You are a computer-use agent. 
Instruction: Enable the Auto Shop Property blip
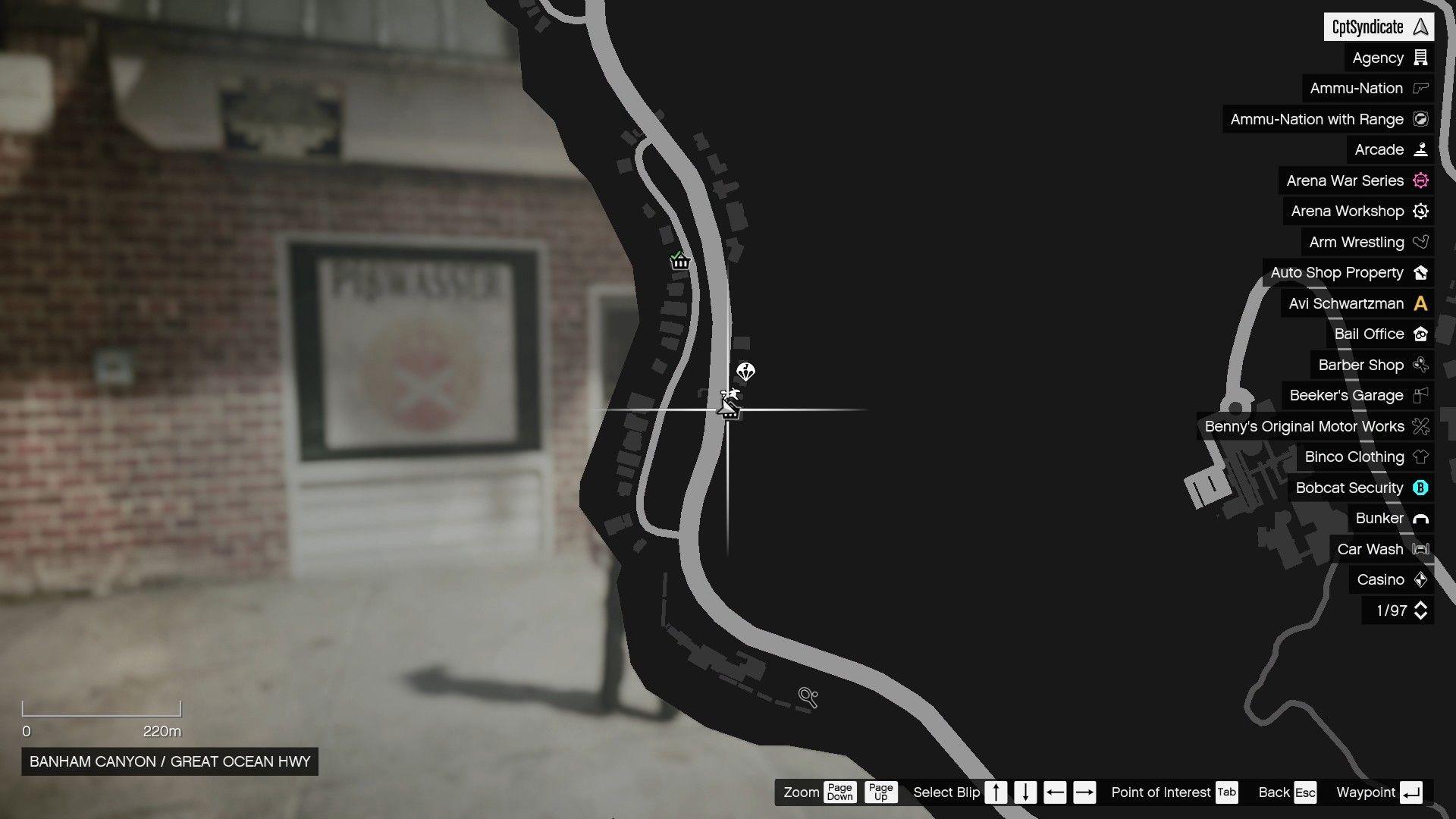pos(1420,272)
